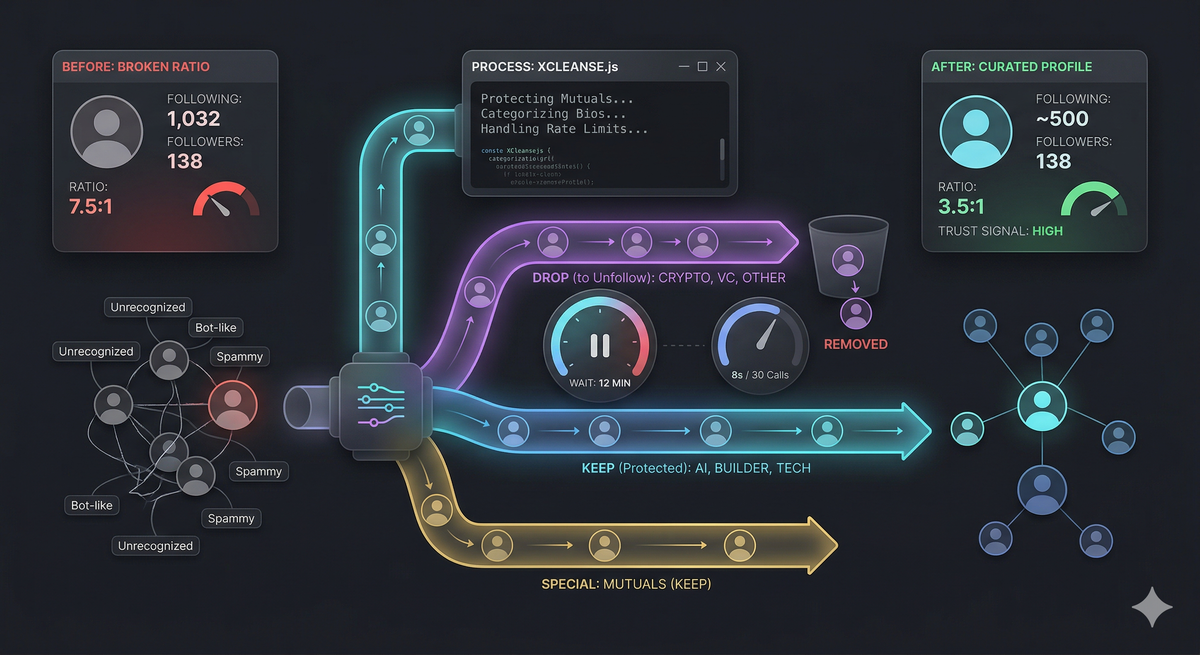Maximize the XCLEANSE.js process window
Screen dimensions: 1200x655
coord(702,66)
